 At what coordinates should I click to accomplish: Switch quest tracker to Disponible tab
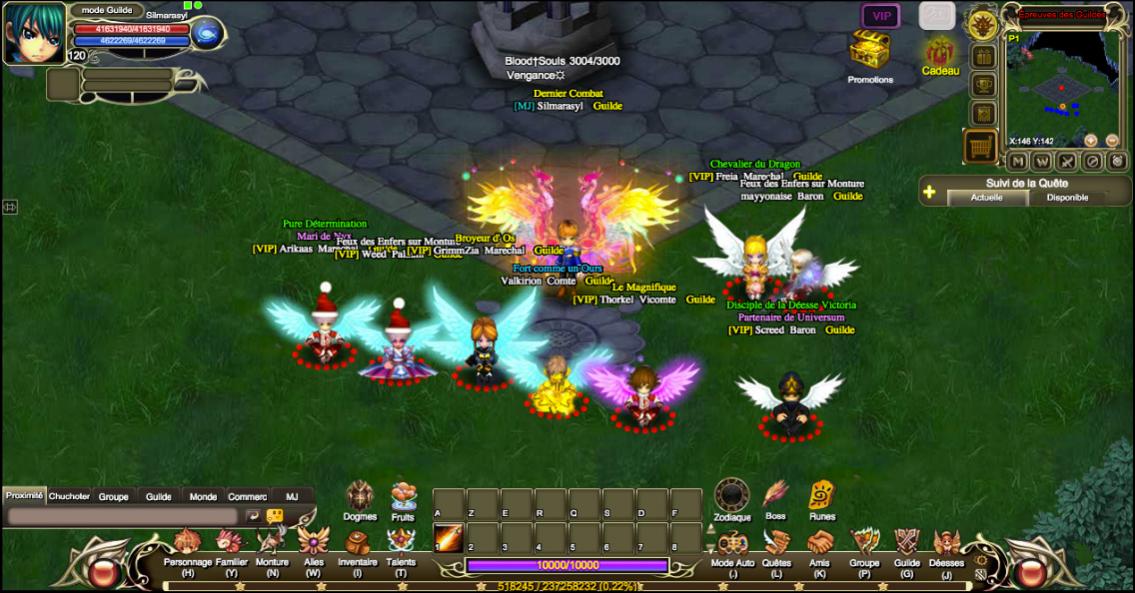1067,198
